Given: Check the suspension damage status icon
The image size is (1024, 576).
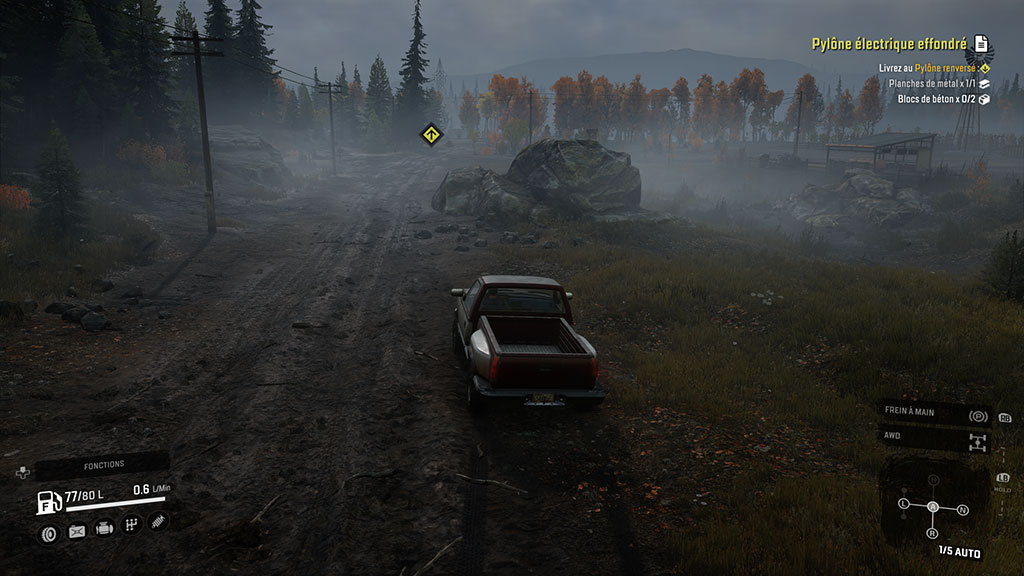Looking at the screenshot, I should tap(158, 521).
